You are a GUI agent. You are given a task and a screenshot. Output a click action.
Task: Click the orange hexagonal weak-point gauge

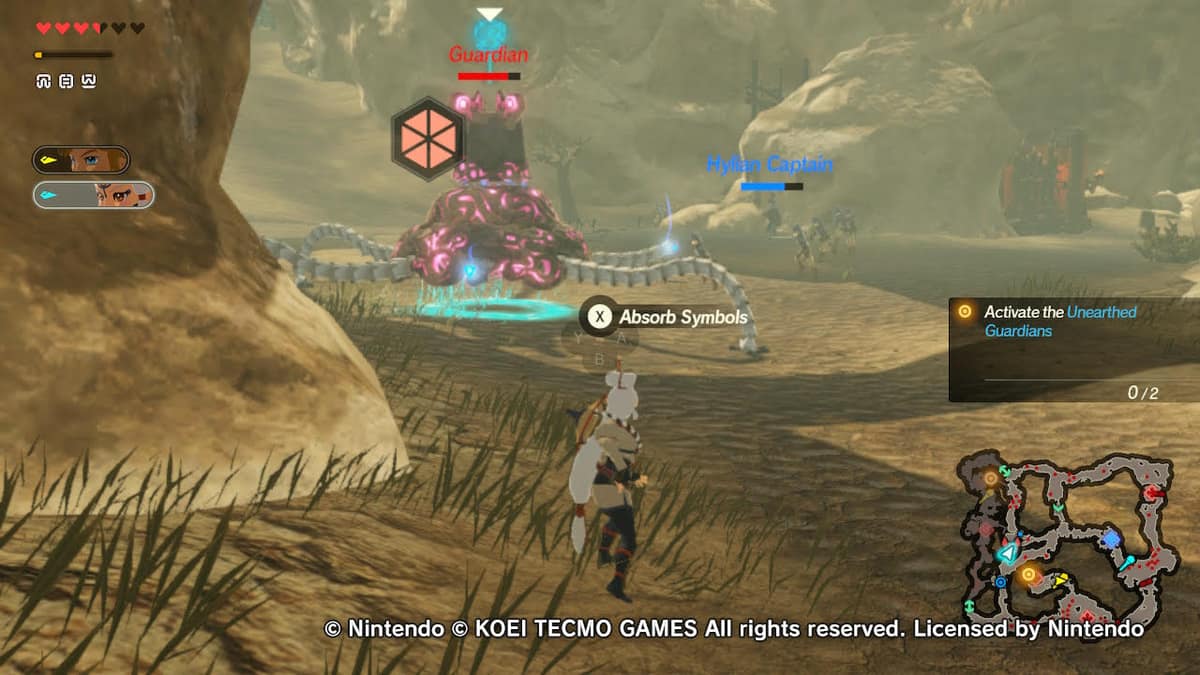(x=426, y=138)
